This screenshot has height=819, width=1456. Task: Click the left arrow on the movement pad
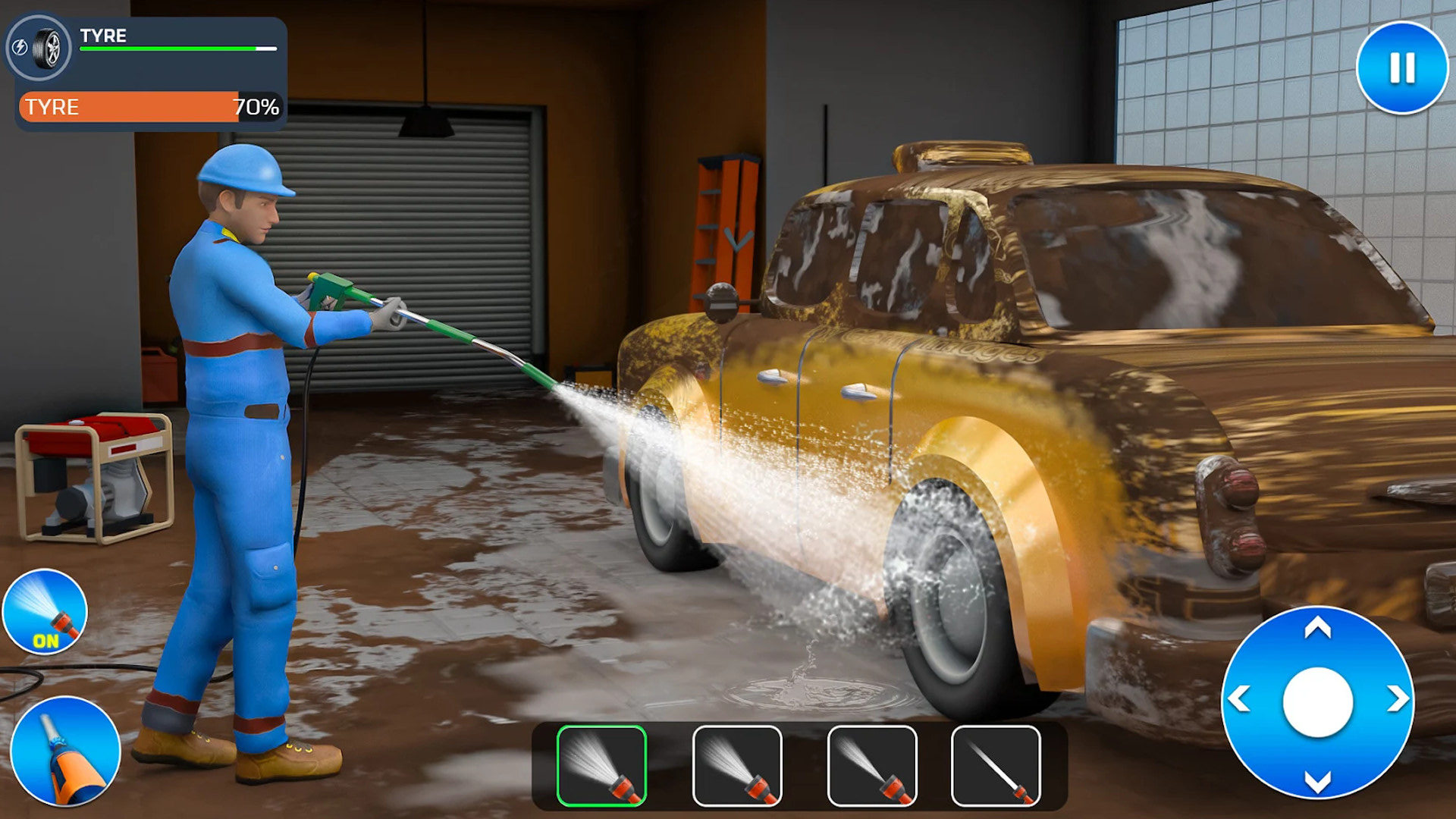point(1239,699)
